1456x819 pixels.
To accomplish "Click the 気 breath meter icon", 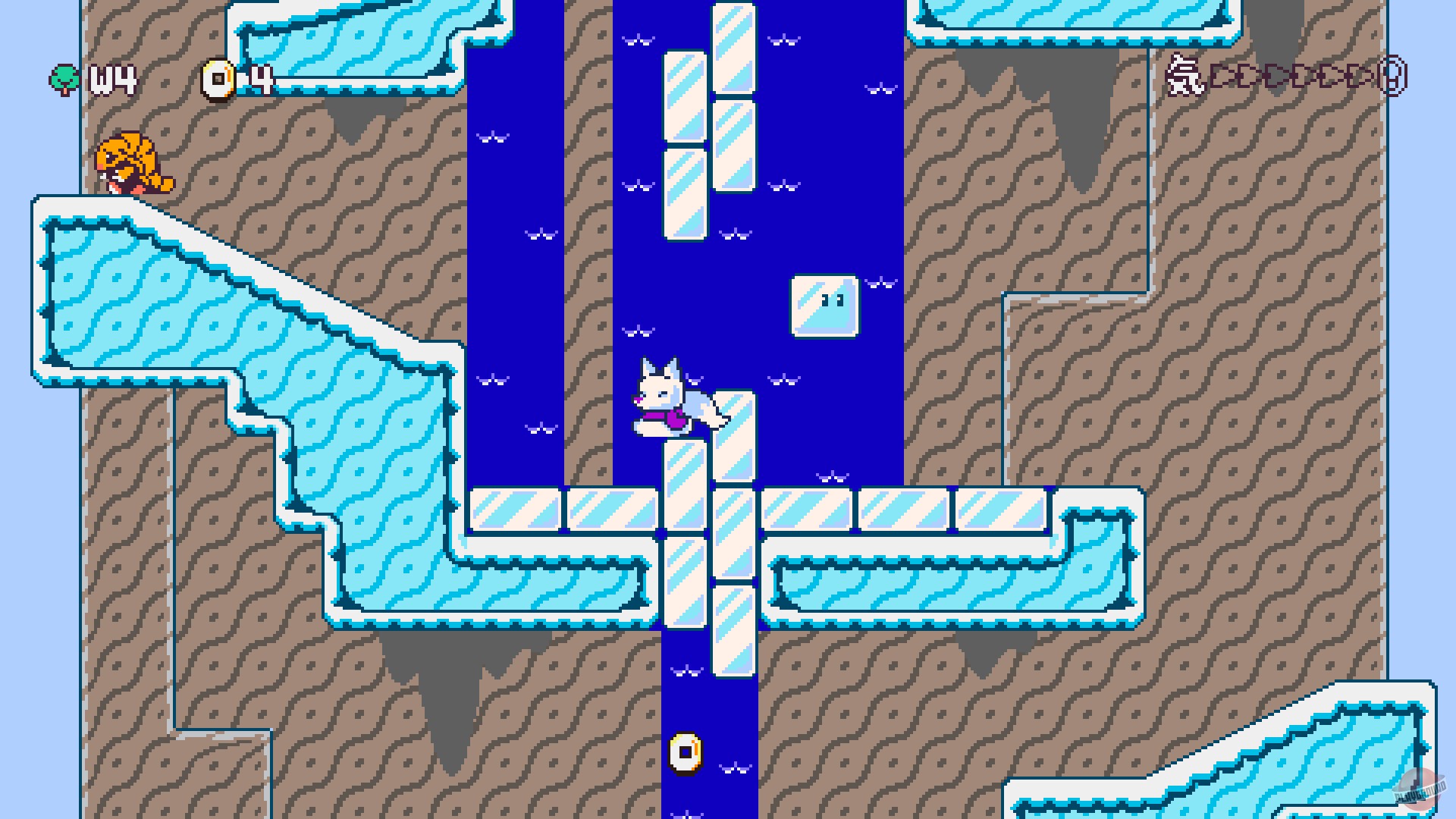I will 1185,76.
